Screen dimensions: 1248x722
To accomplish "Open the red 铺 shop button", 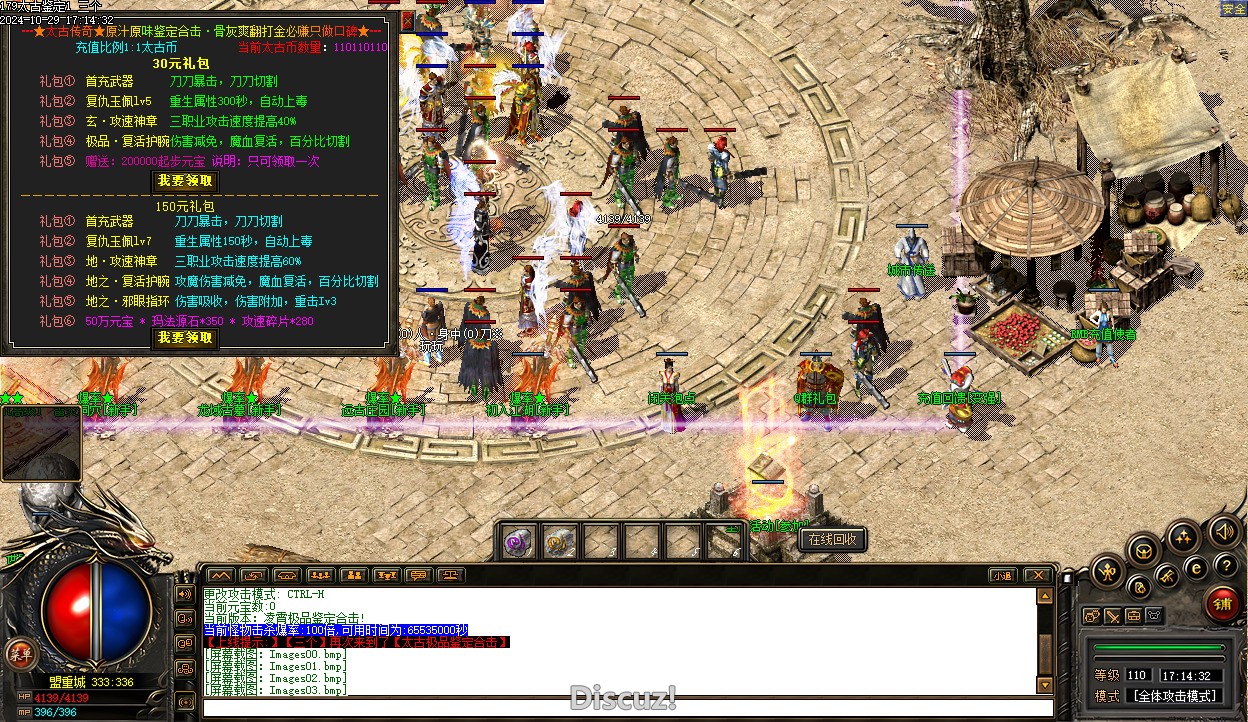I will (x=1222, y=602).
